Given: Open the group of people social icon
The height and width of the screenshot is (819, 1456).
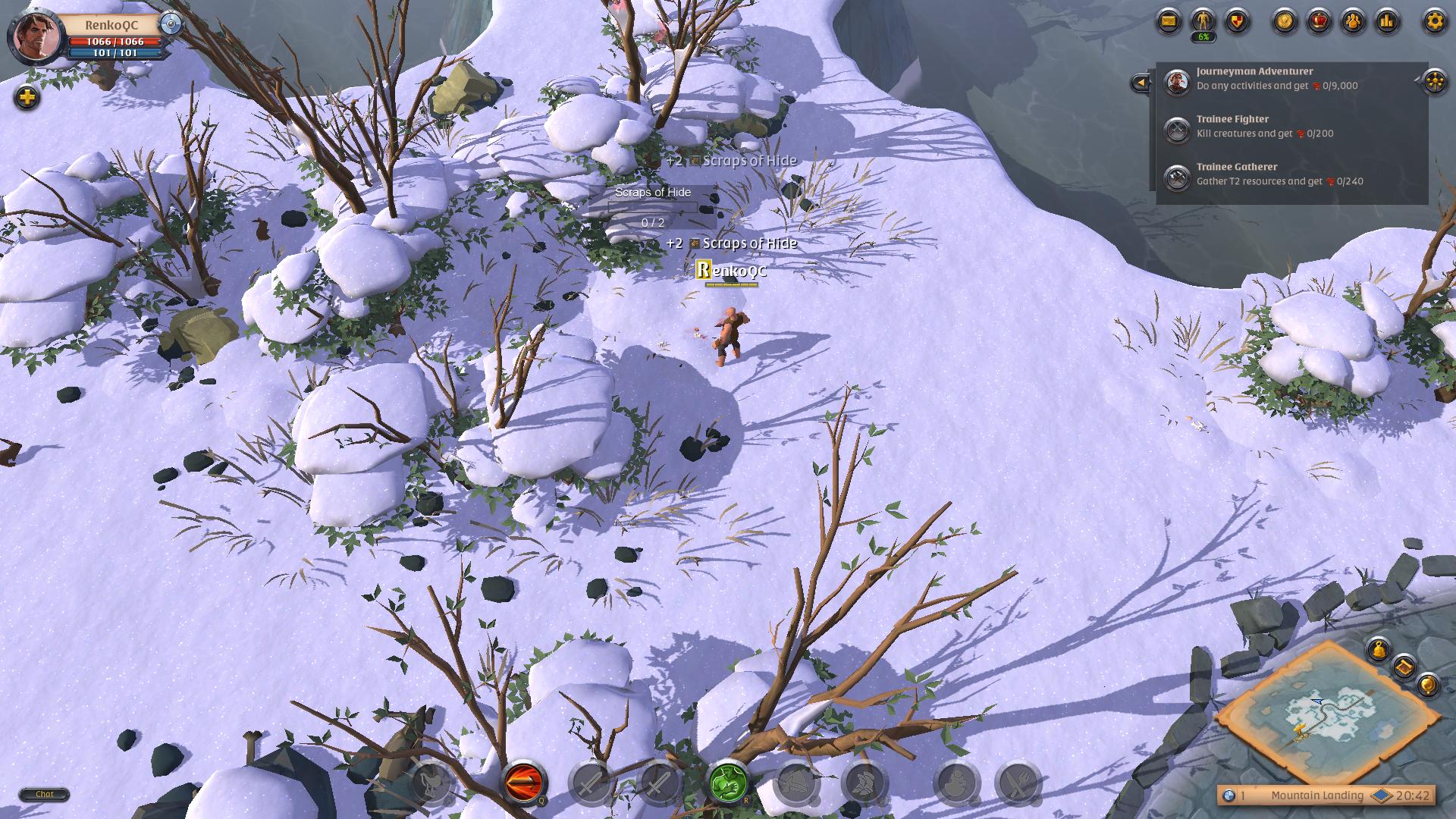Looking at the screenshot, I should click(x=1354, y=20).
